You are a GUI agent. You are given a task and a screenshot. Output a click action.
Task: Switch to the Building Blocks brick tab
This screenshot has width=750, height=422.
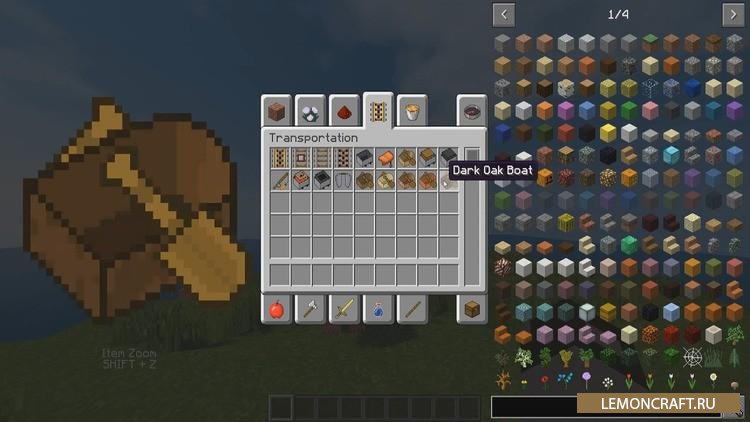(x=276, y=111)
